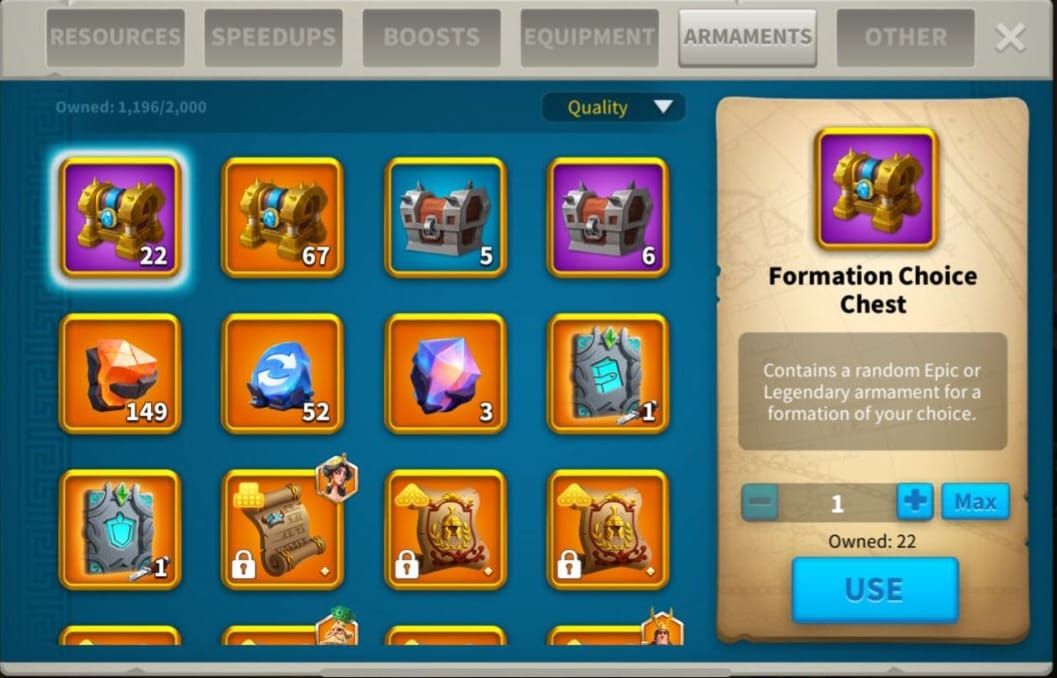The image size is (1057, 678).
Task: Open the Other tab
Action: (x=905, y=38)
